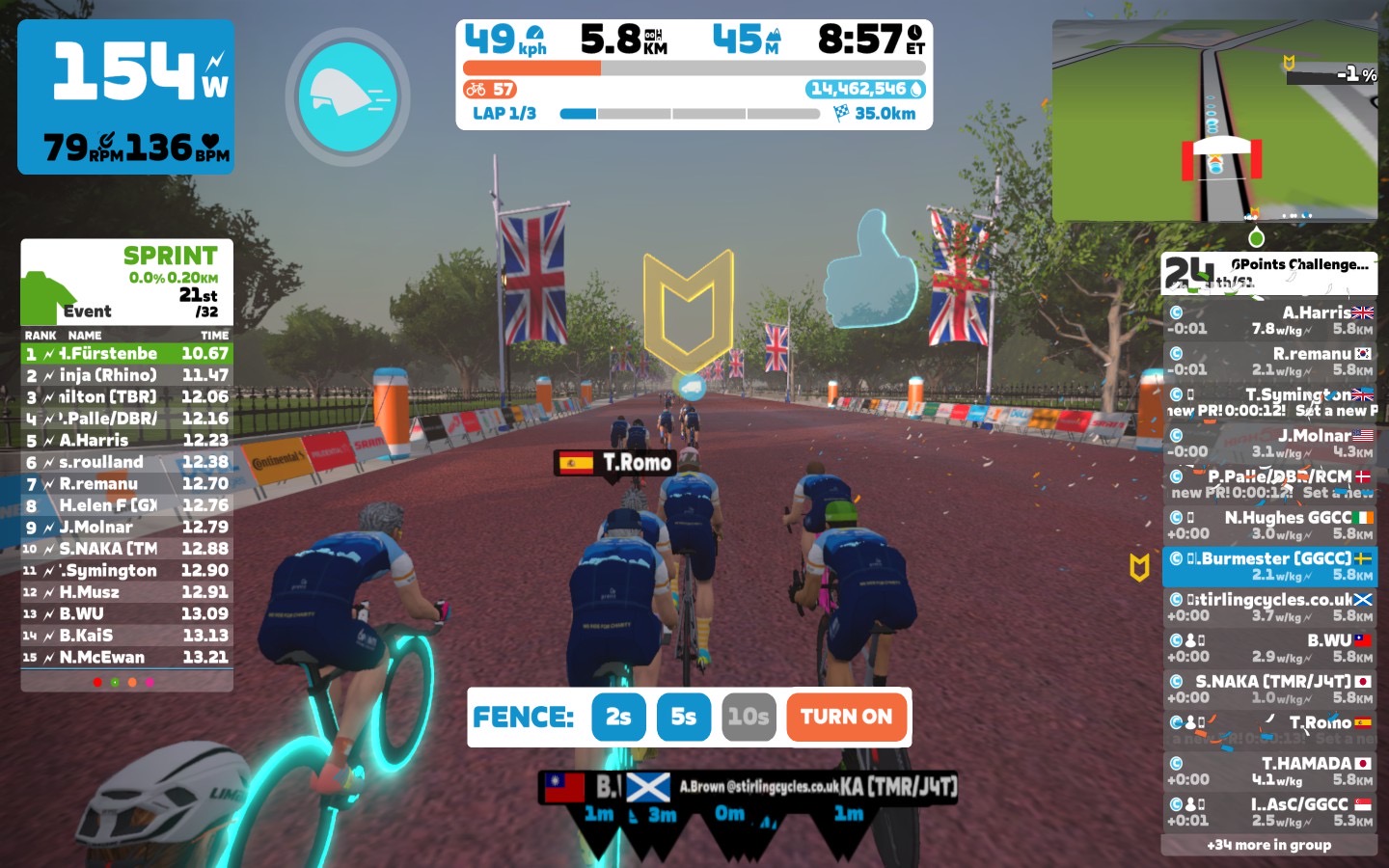Select J.Molnar in the sprint leaderboard
This screenshot has height=868, width=1389.
pos(126,528)
